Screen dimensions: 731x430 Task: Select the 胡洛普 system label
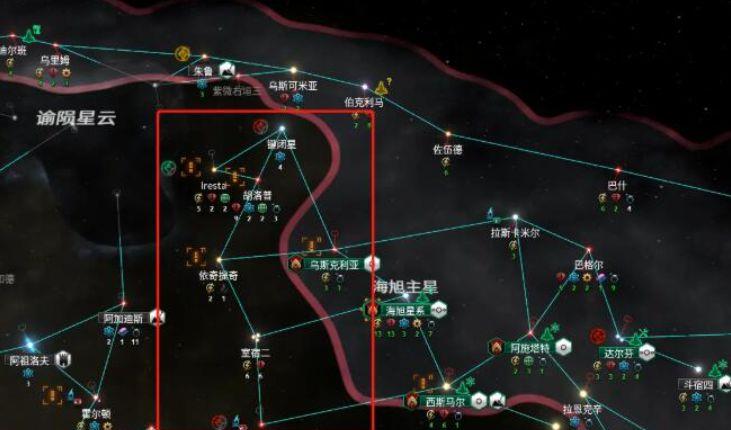tap(258, 195)
